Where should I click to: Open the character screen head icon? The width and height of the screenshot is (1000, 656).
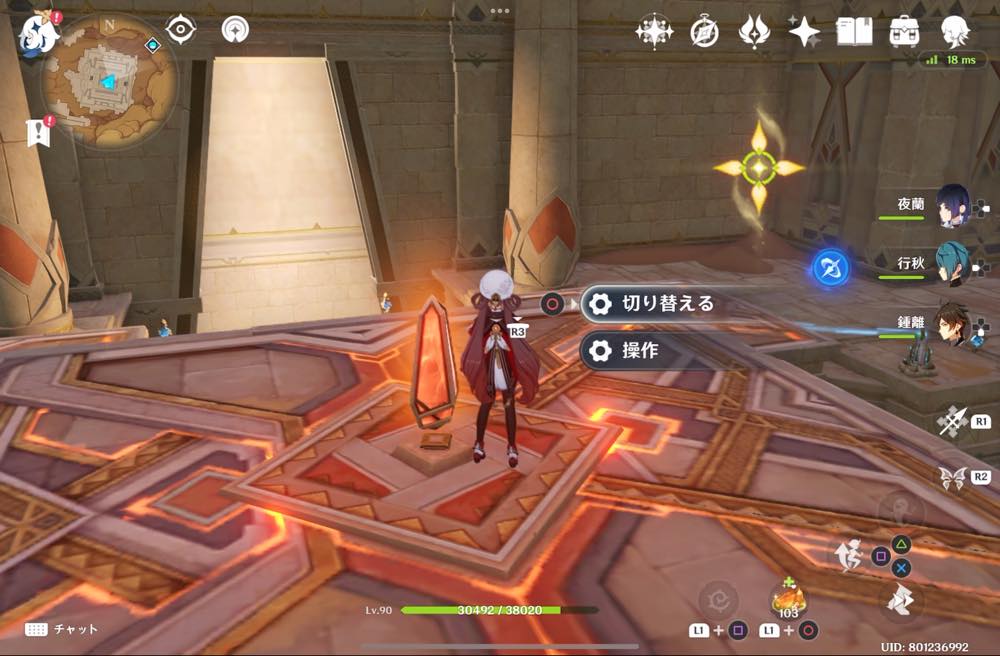955,32
